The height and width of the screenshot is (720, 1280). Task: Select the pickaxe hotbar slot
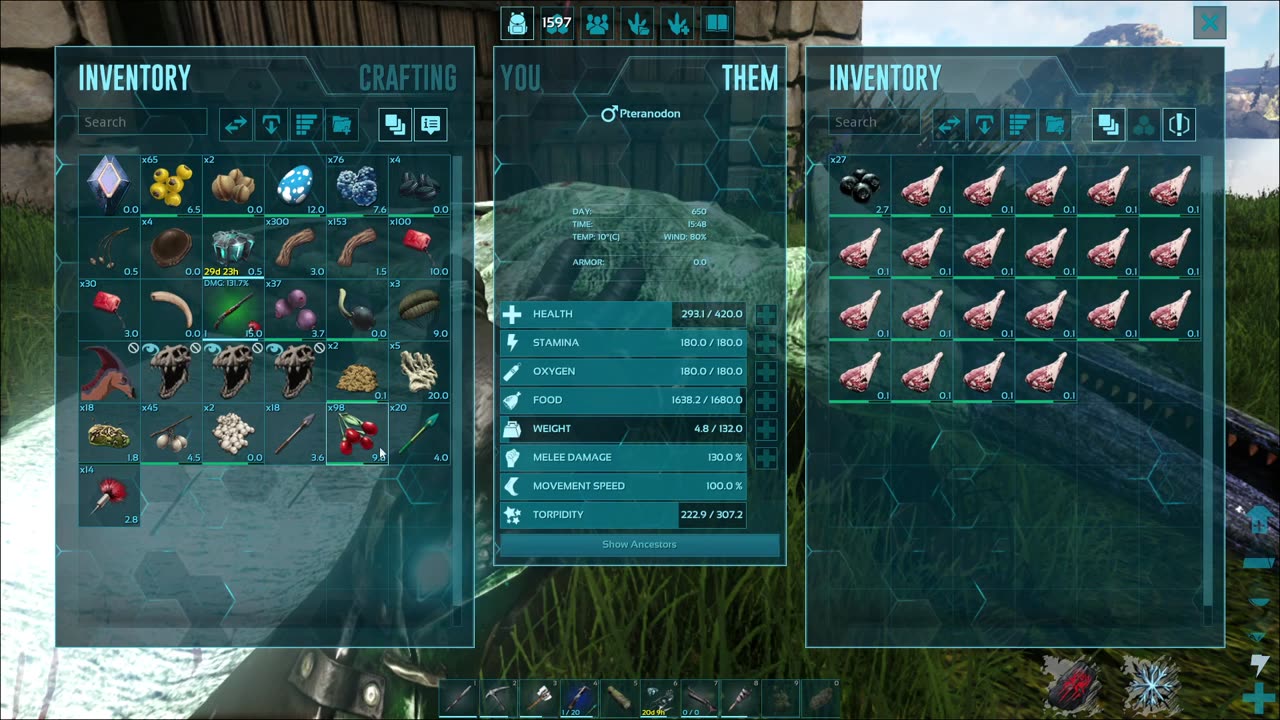click(x=499, y=697)
